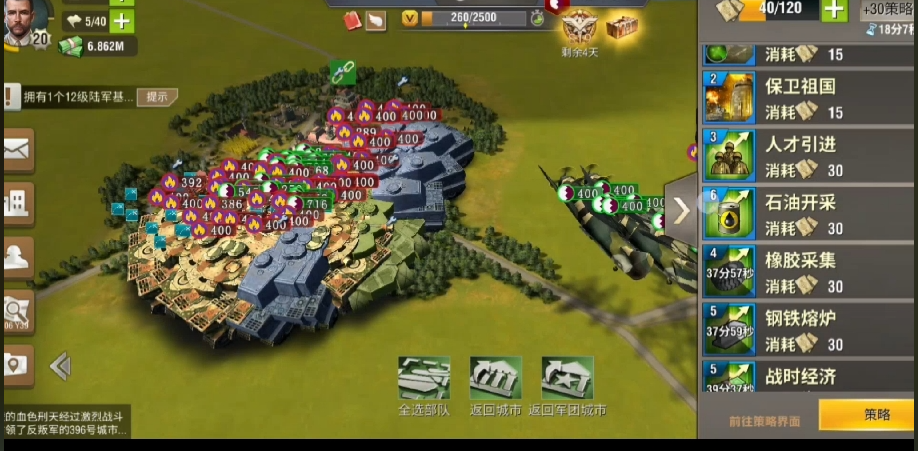
Task: Open the map location pin bookmark
Action: [x=18, y=365]
